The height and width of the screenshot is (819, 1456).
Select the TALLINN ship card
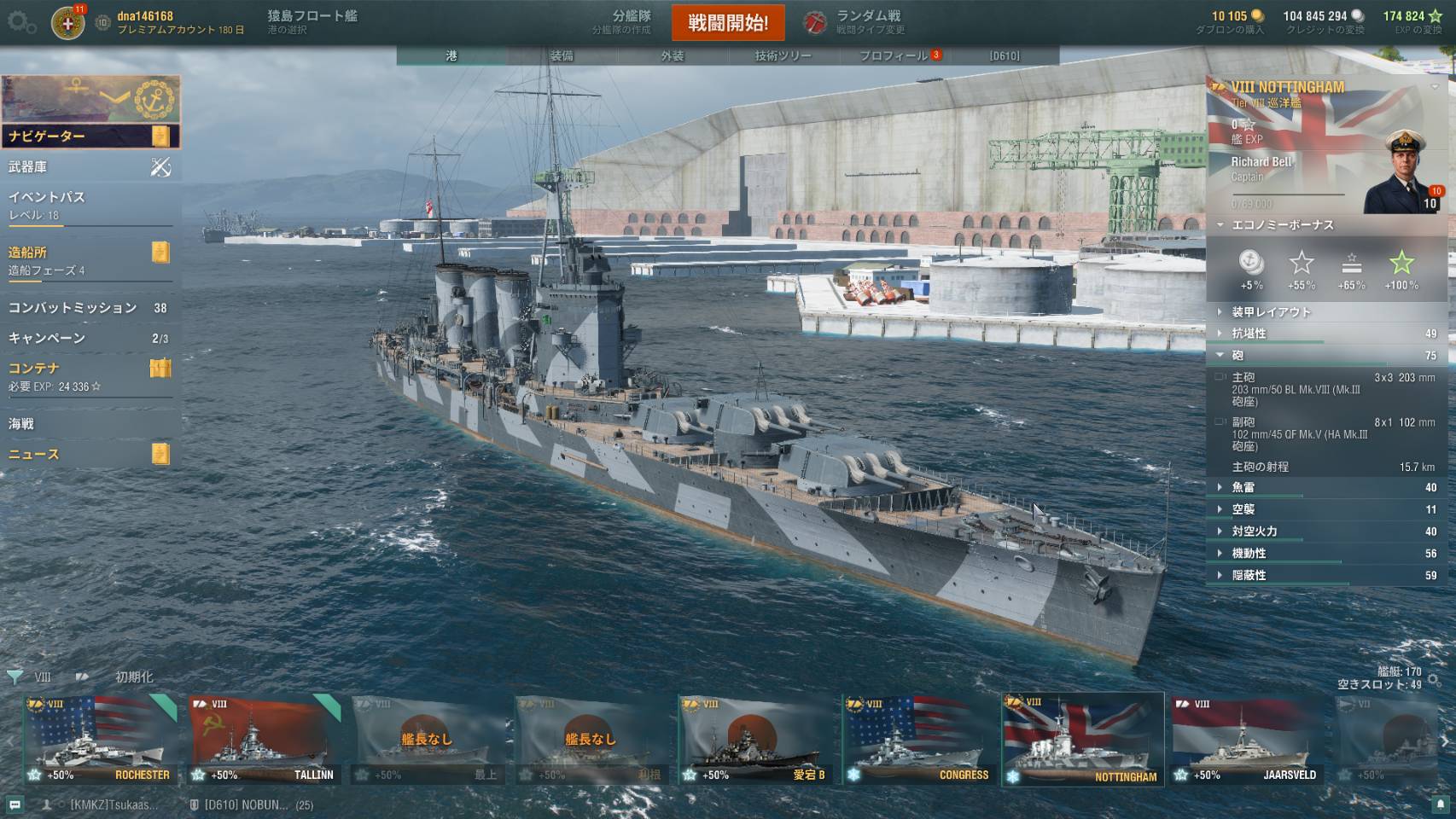[264, 739]
